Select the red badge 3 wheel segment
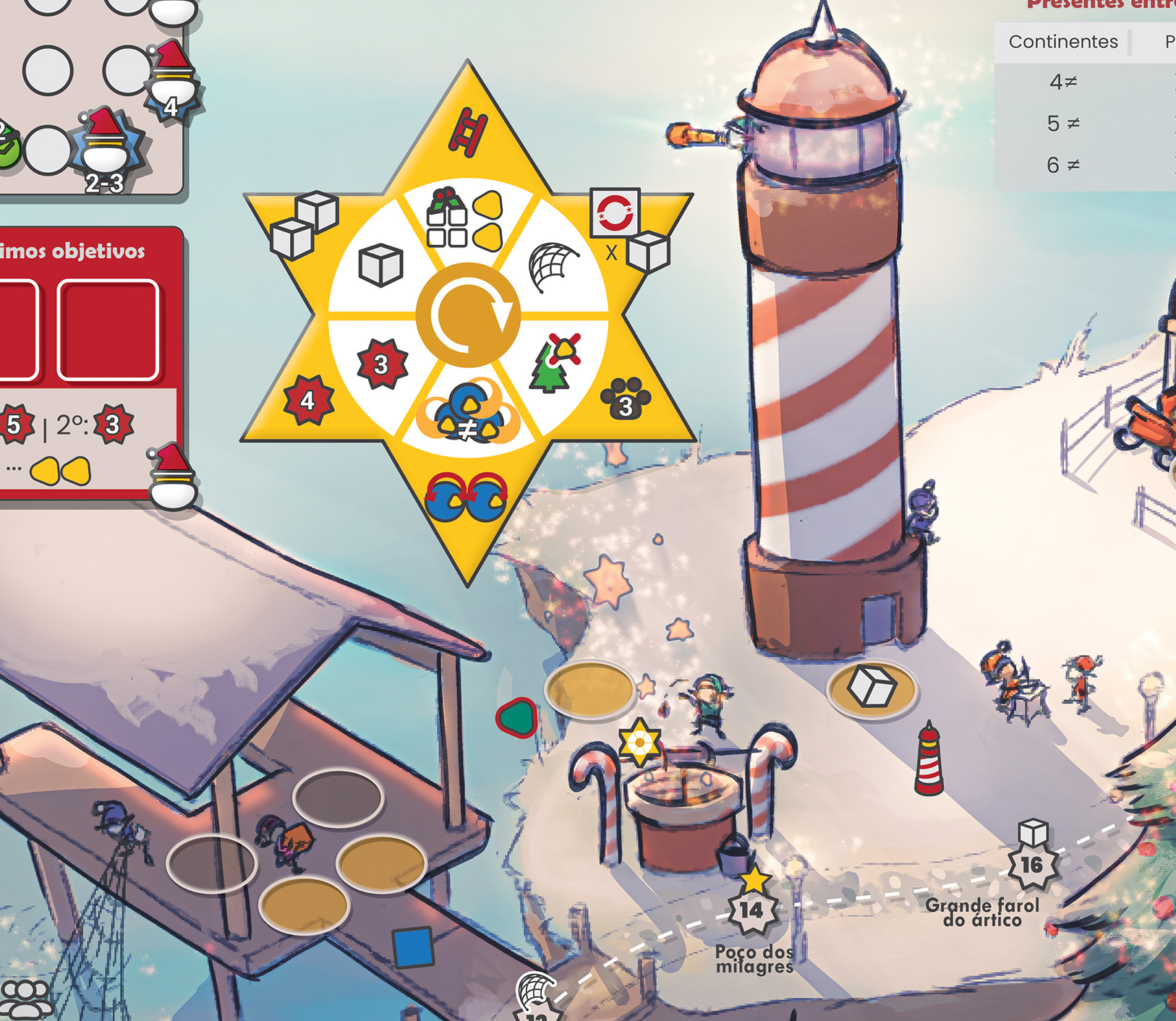 [x=382, y=364]
